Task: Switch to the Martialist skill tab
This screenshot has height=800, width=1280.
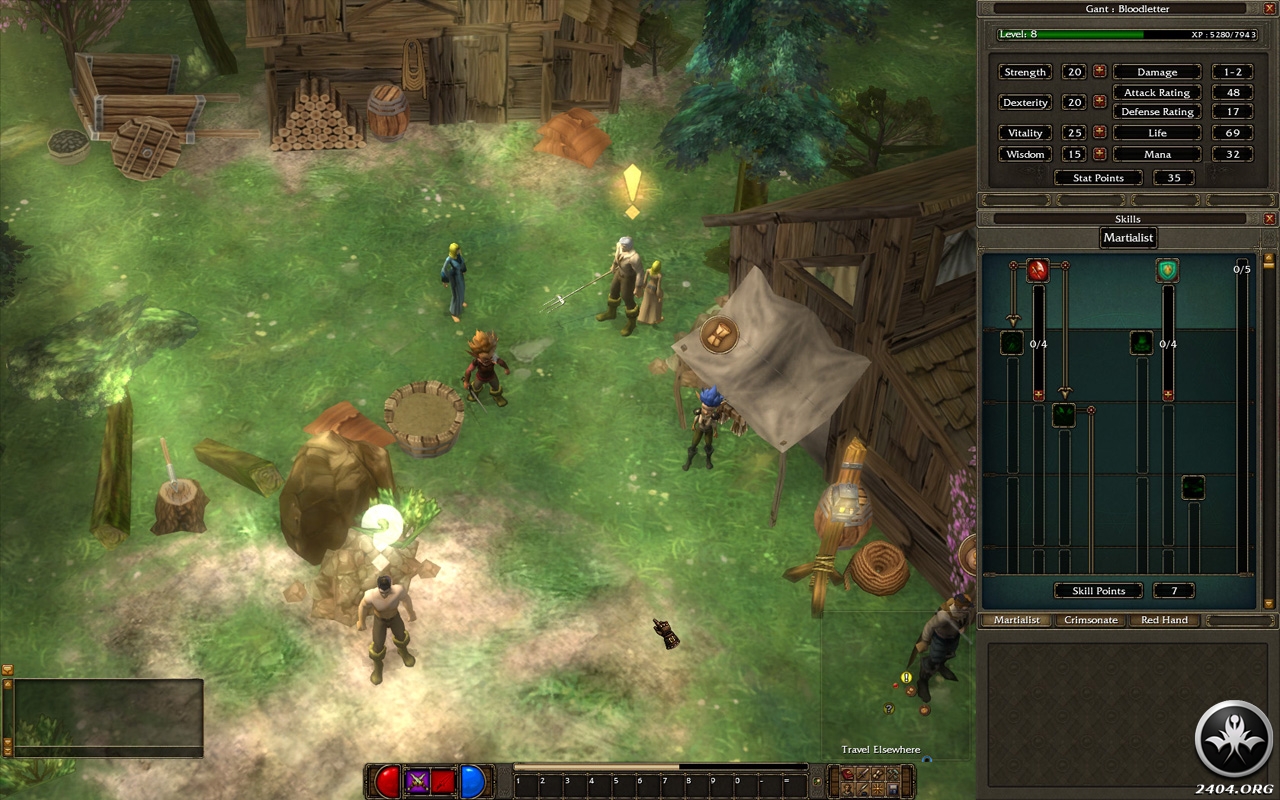Action: coord(1016,620)
